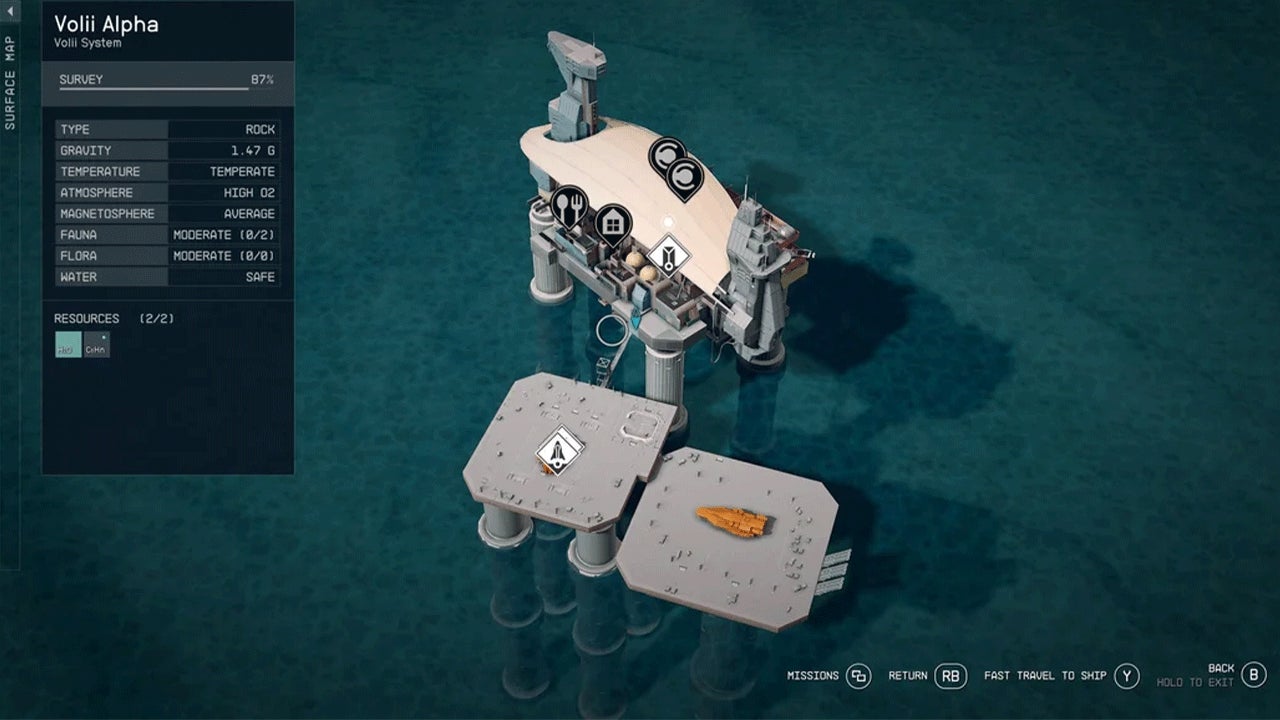Collapse the Resources section

(87, 318)
